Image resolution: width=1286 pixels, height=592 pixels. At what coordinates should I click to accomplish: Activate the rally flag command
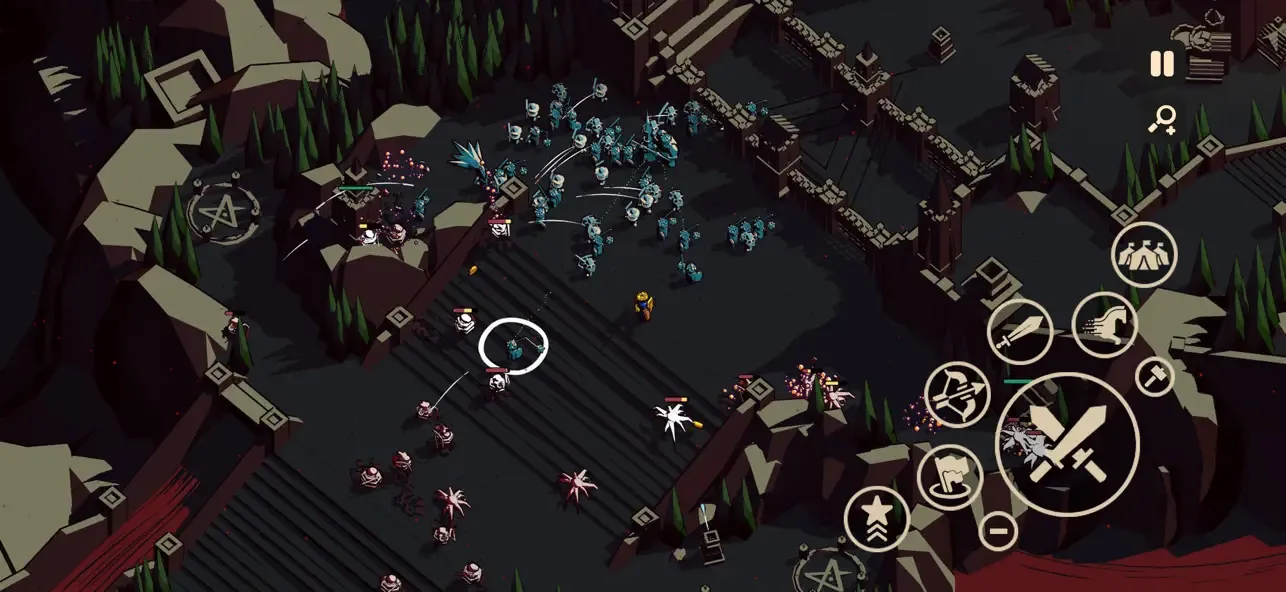(950, 476)
